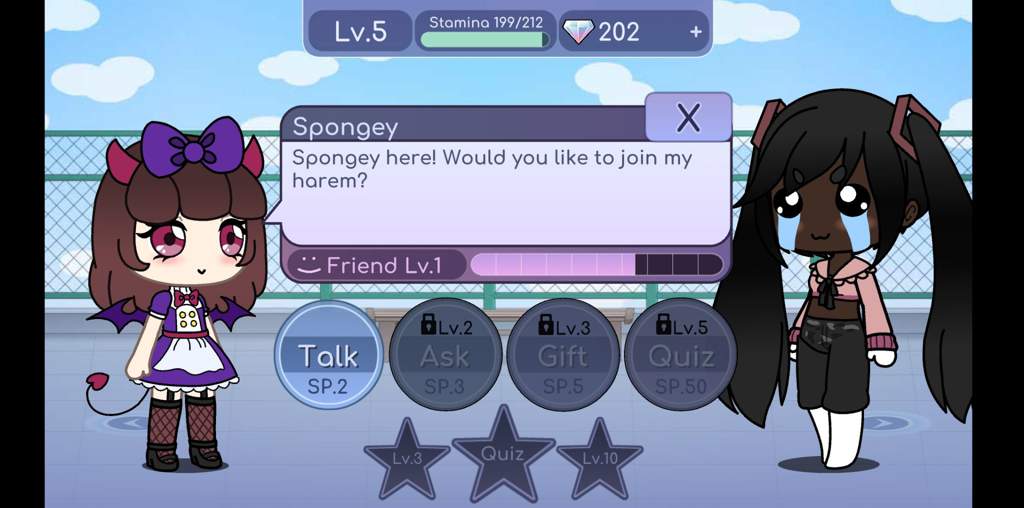Close the Spongey dialogue box

pyautogui.click(x=688, y=118)
